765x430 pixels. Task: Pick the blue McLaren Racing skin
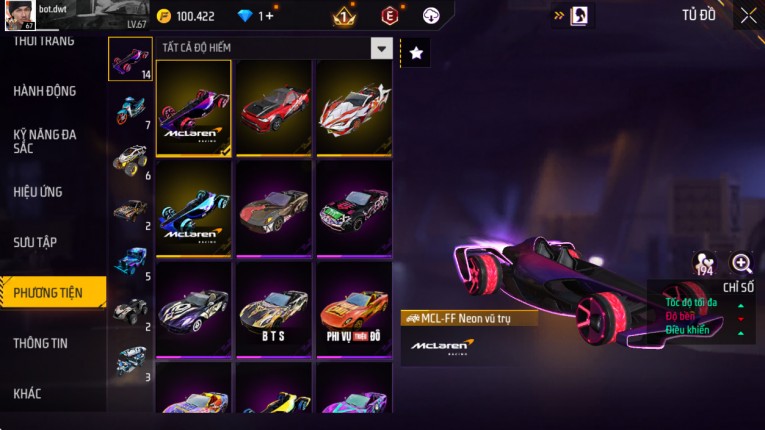(x=194, y=207)
